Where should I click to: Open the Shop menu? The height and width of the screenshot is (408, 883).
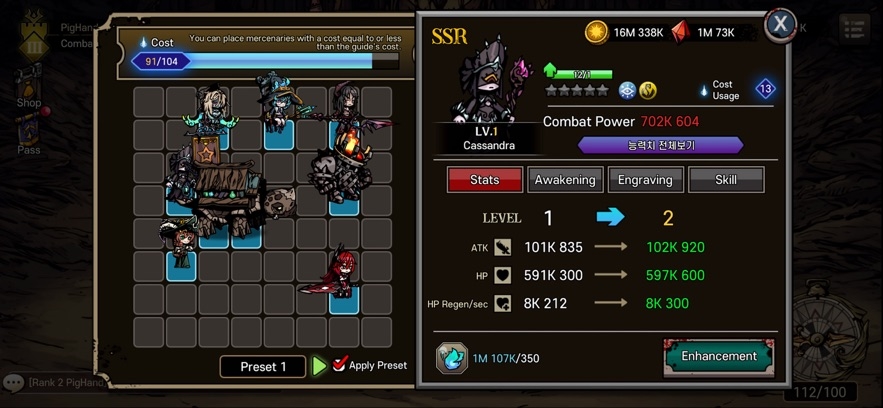[28, 88]
